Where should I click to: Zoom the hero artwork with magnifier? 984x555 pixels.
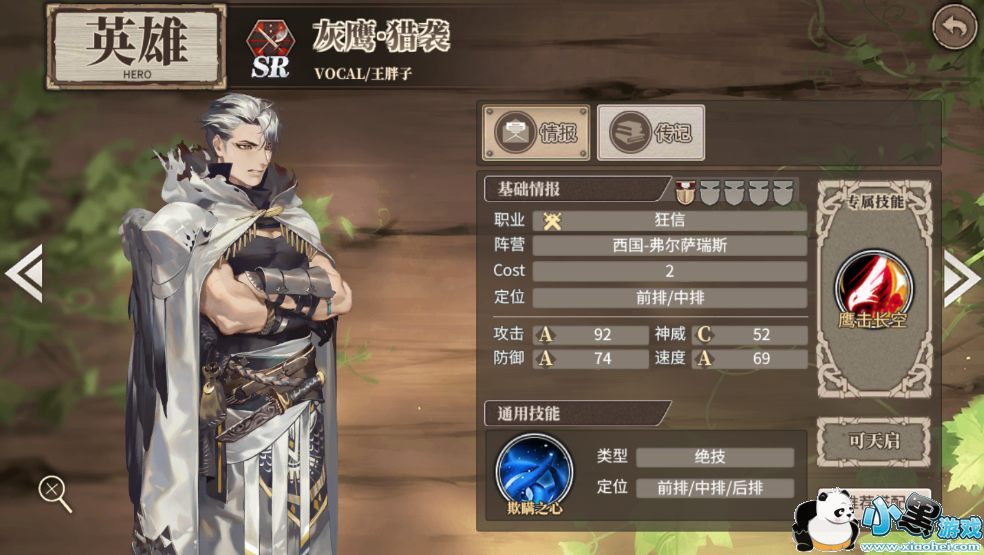click(54, 492)
